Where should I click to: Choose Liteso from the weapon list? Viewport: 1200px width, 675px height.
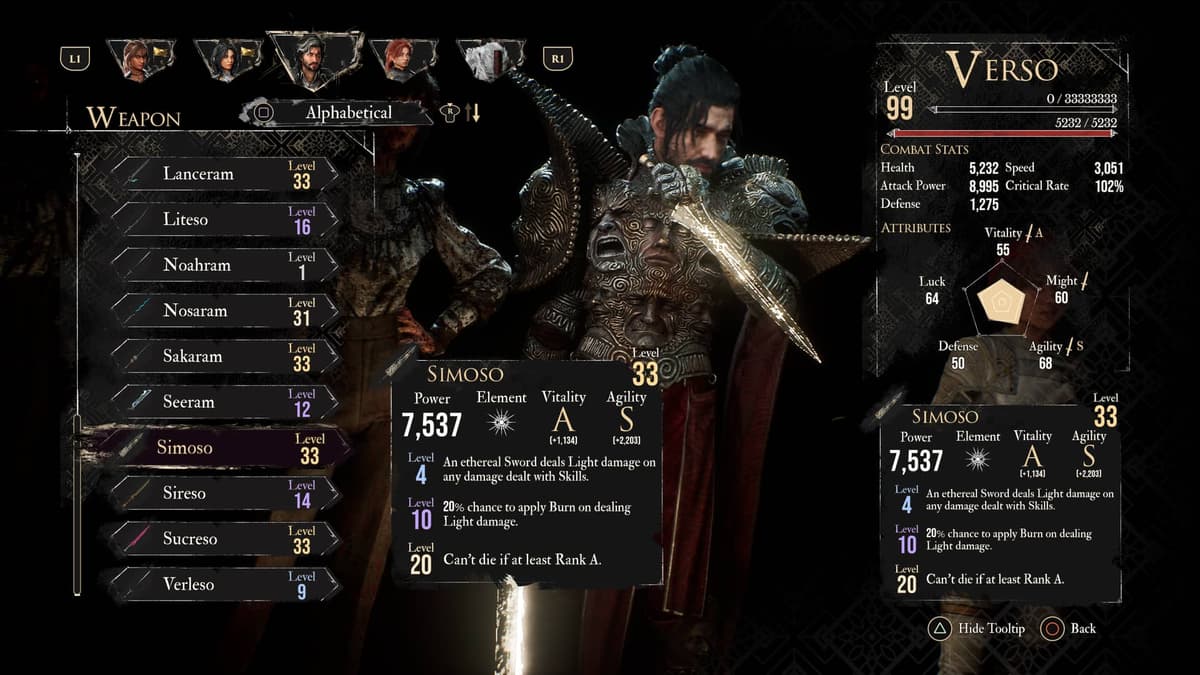(225, 219)
